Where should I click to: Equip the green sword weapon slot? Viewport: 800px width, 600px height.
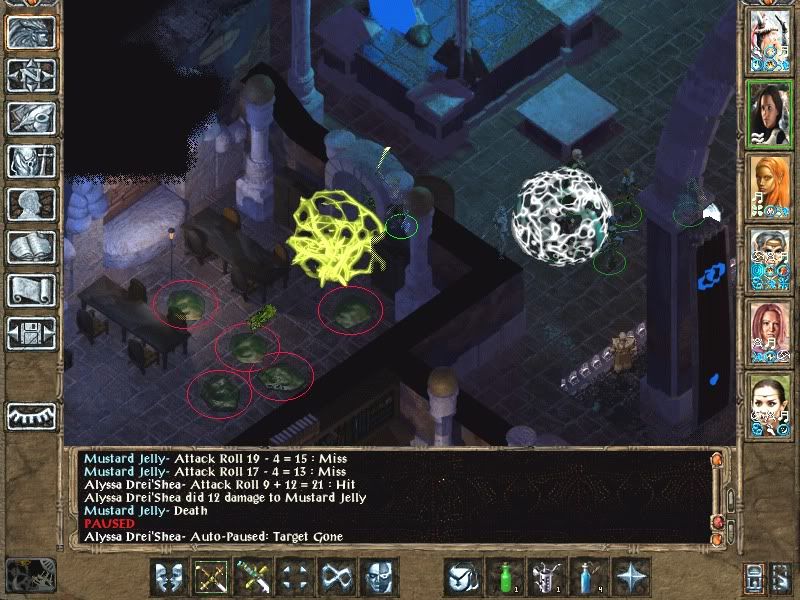(251, 577)
